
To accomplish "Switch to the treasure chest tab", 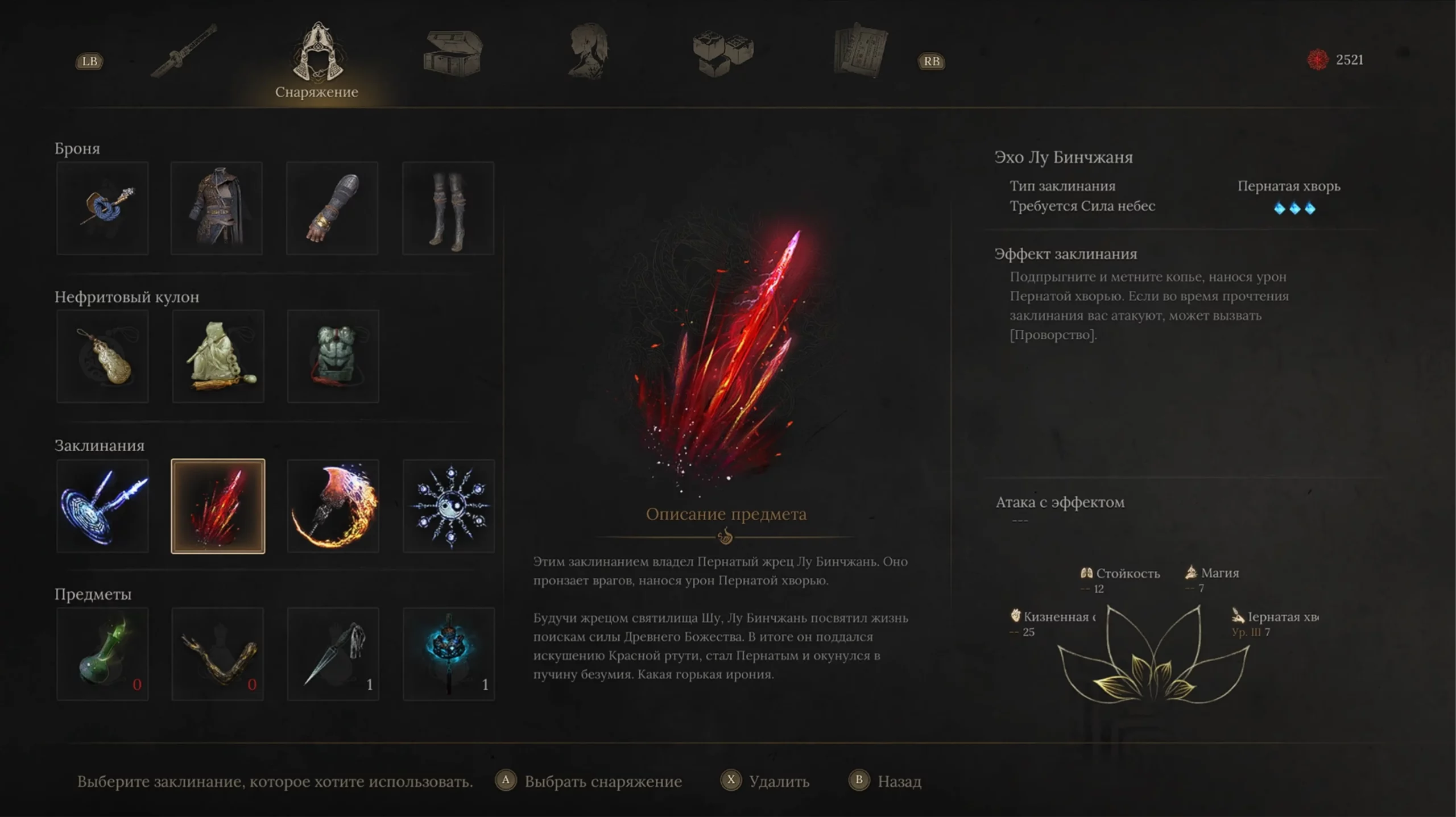I will (x=453, y=53).
